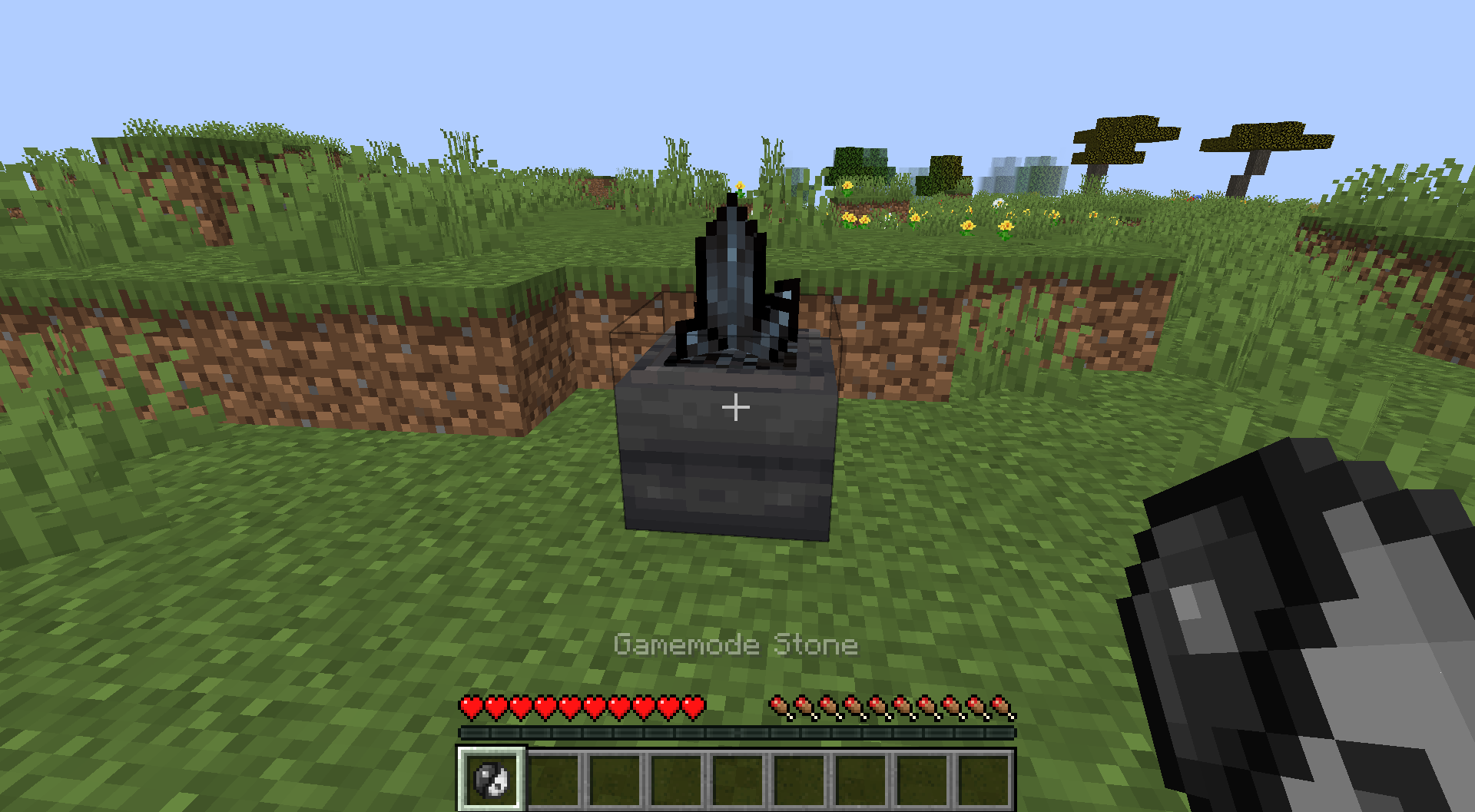
Task: Click the crosshair at screen center
Action: point(737,406)
